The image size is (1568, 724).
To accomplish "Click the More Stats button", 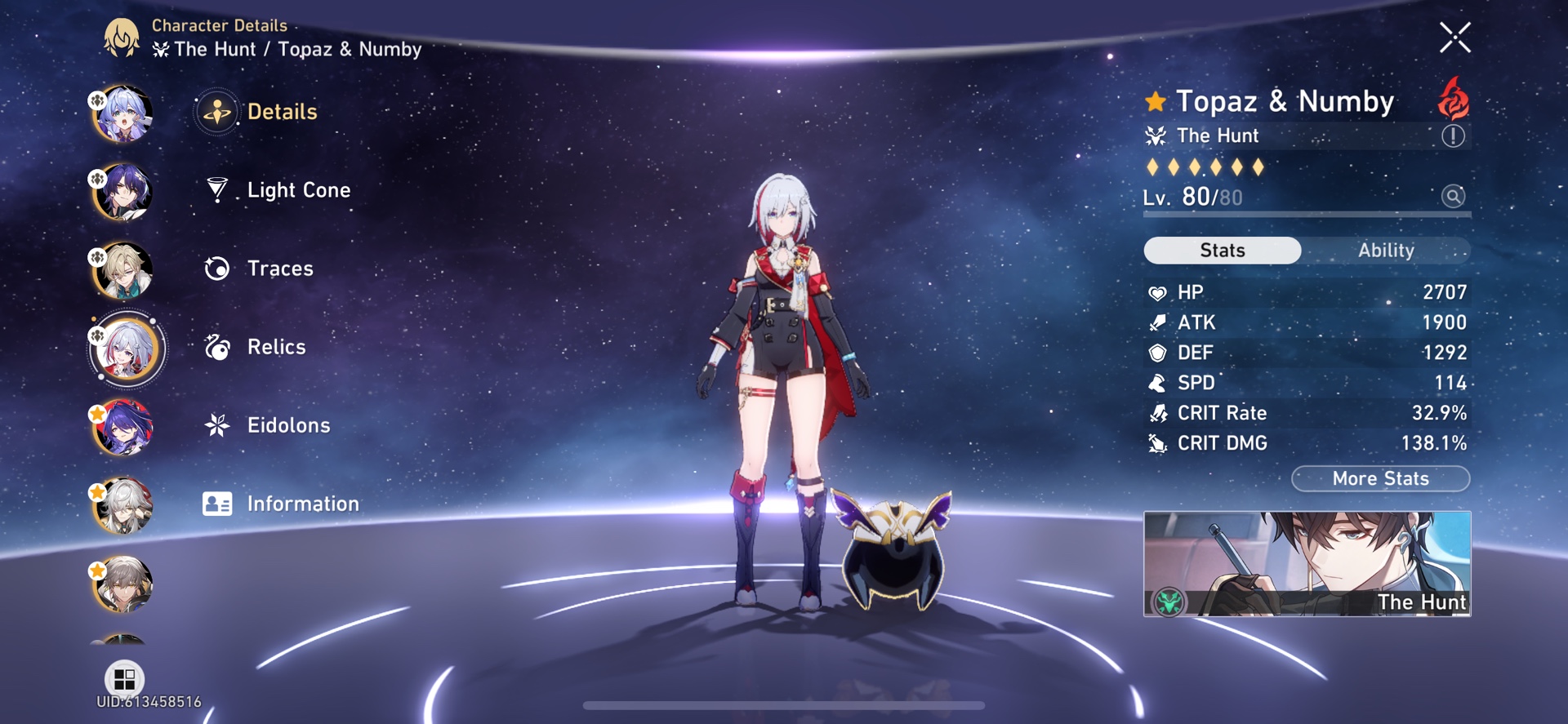I will [x=1379, y=478].
